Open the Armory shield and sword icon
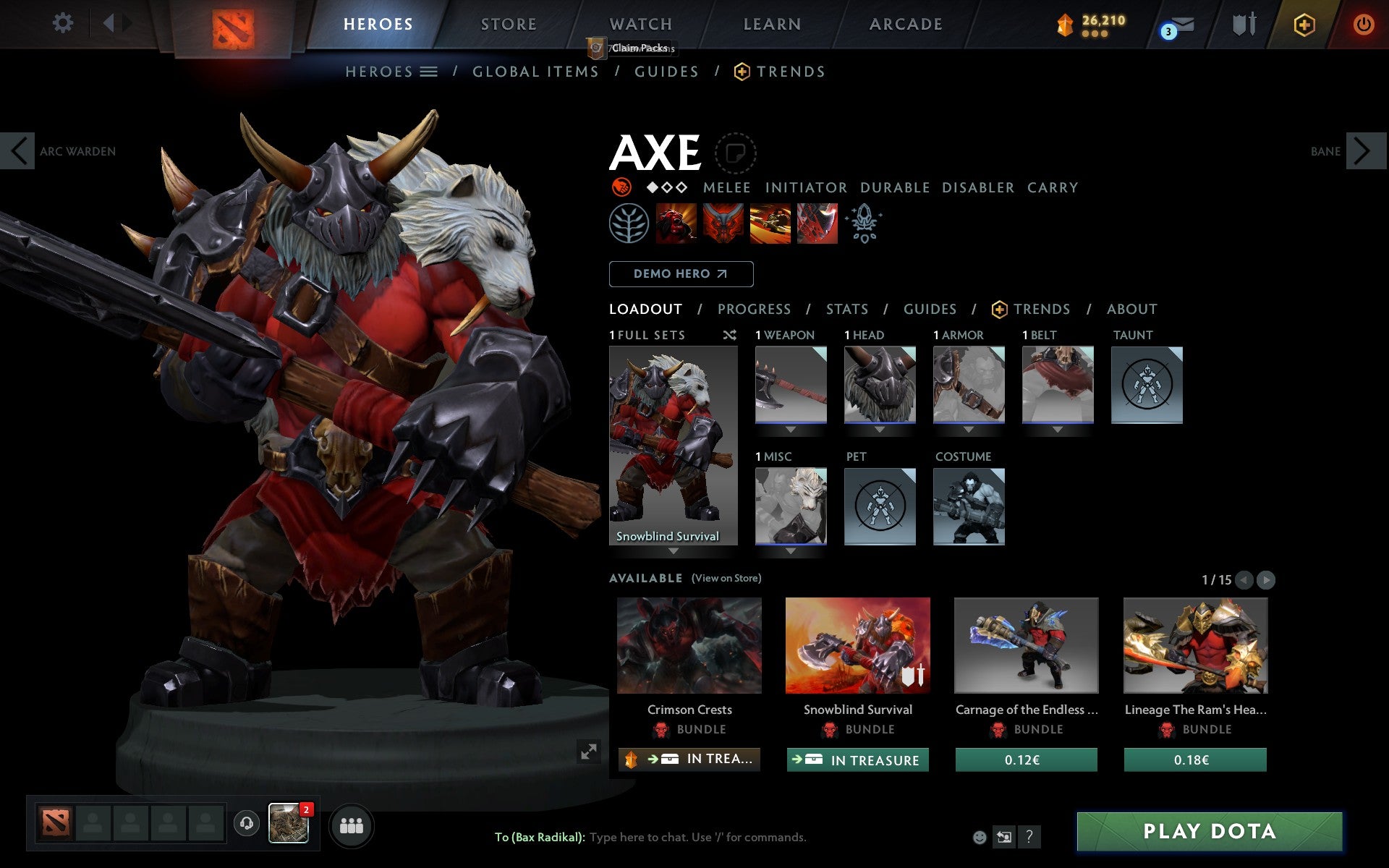The height and width of the screenshot is (868, 1389). (x=1243, y=24)
